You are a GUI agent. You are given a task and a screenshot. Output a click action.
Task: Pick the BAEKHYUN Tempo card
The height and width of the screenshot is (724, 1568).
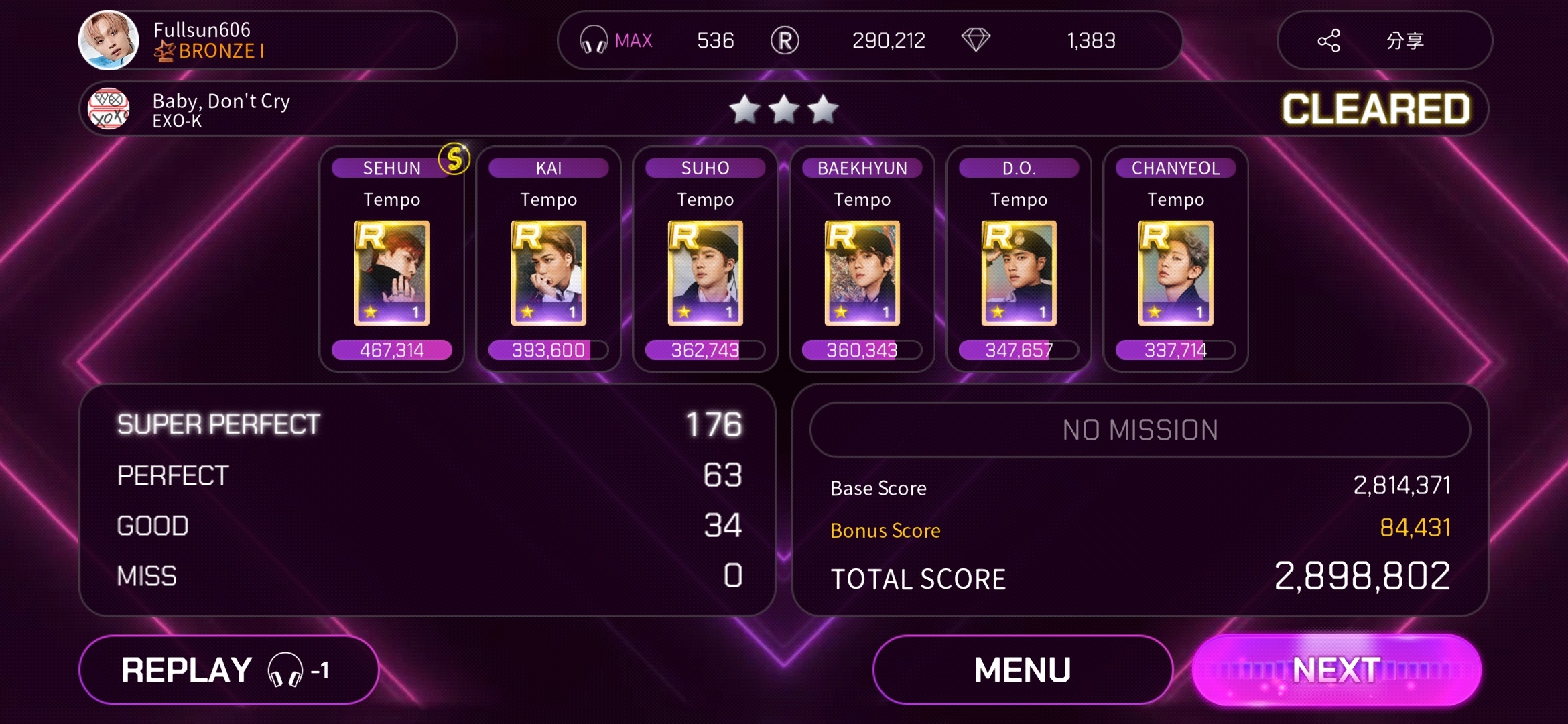[x=862, y=274]
